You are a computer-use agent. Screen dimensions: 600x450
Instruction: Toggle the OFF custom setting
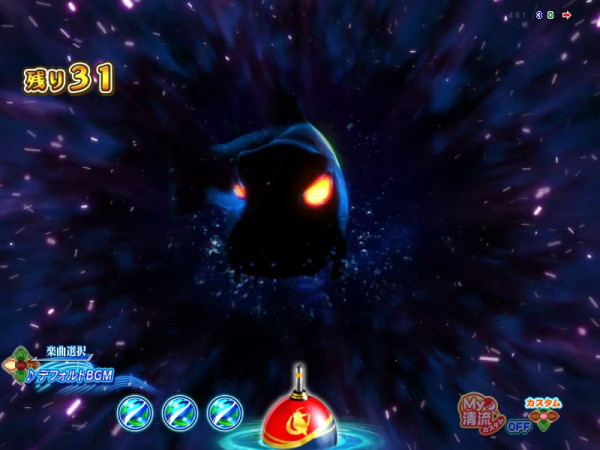(518, 426)
